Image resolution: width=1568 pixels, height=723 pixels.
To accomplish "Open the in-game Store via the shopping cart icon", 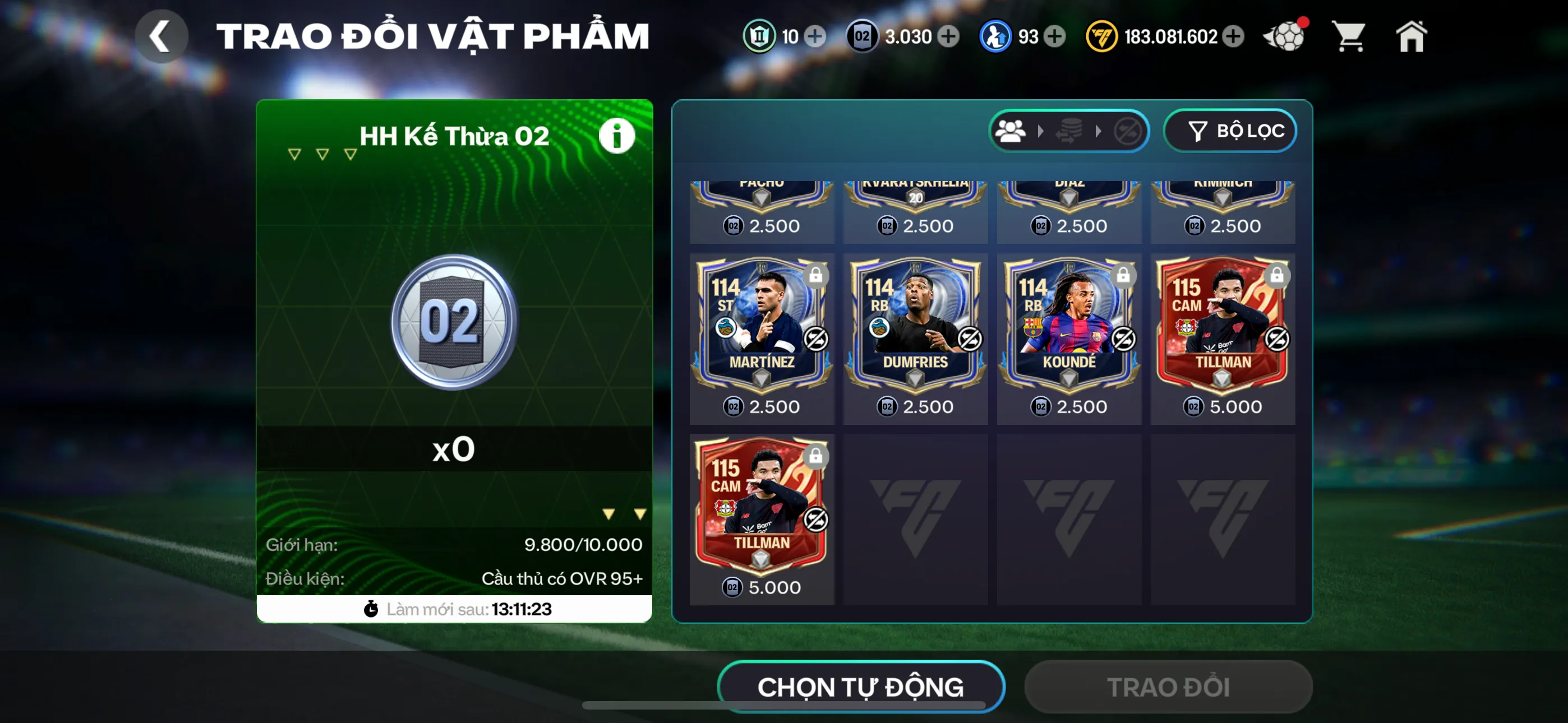I will click(1349, 36).
